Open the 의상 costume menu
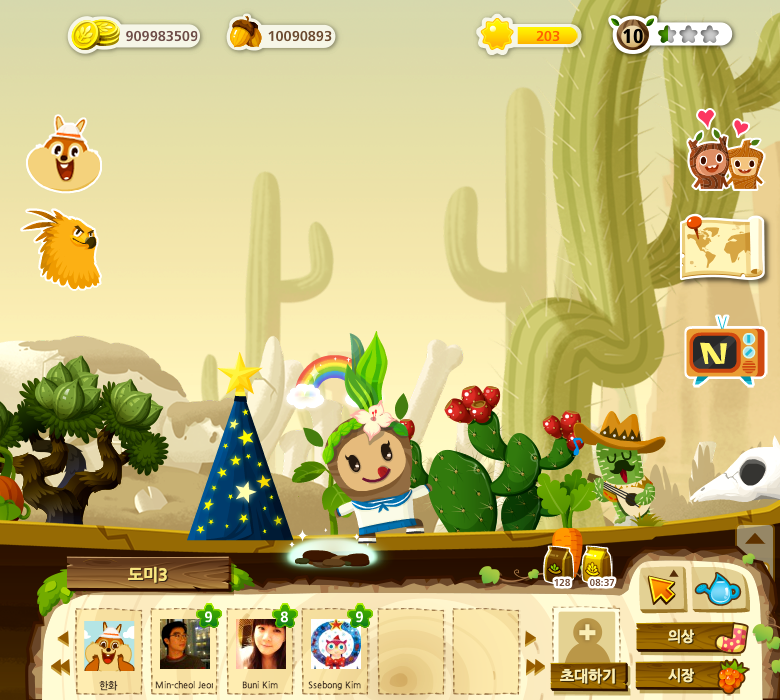 click(x=690, y=637)
